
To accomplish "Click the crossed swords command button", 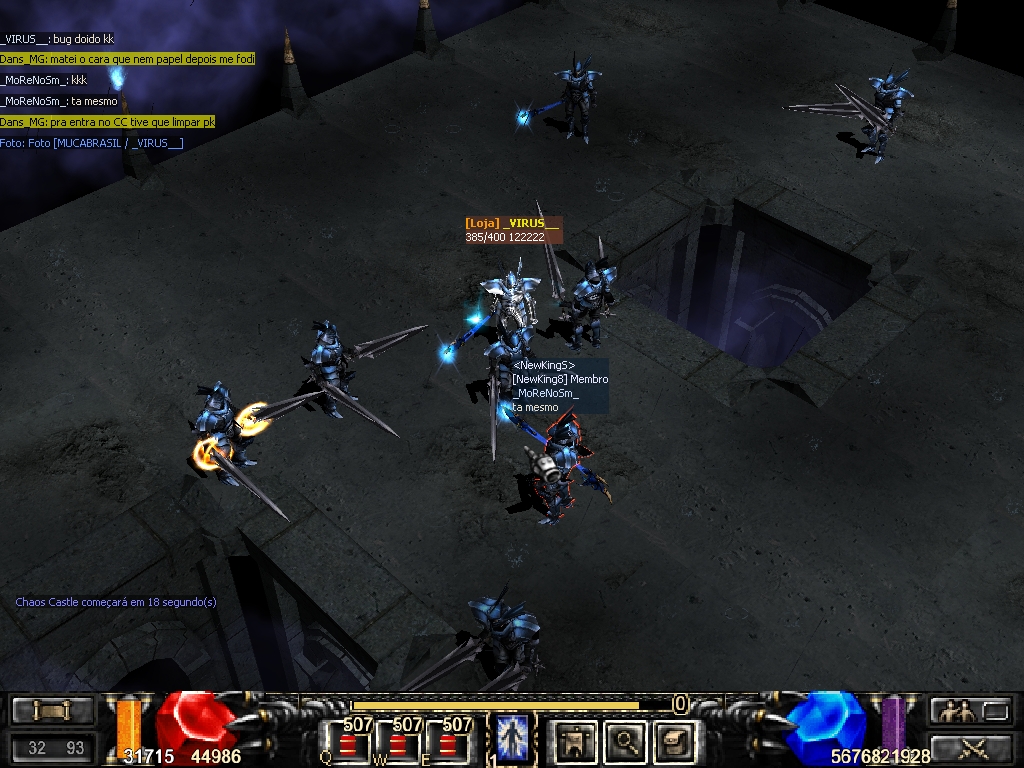I will point(970,746).
